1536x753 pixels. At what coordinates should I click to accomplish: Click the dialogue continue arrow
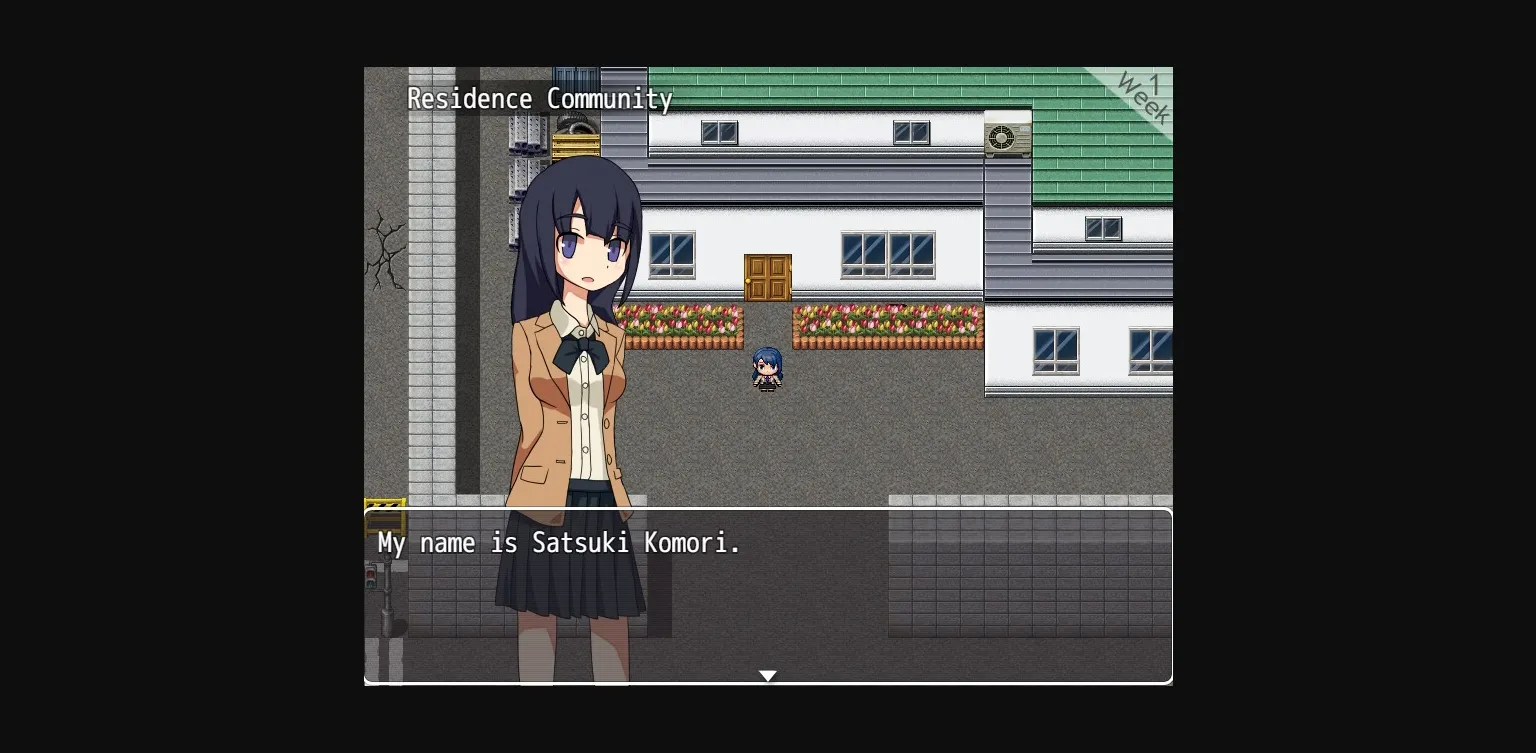[768, 675]
